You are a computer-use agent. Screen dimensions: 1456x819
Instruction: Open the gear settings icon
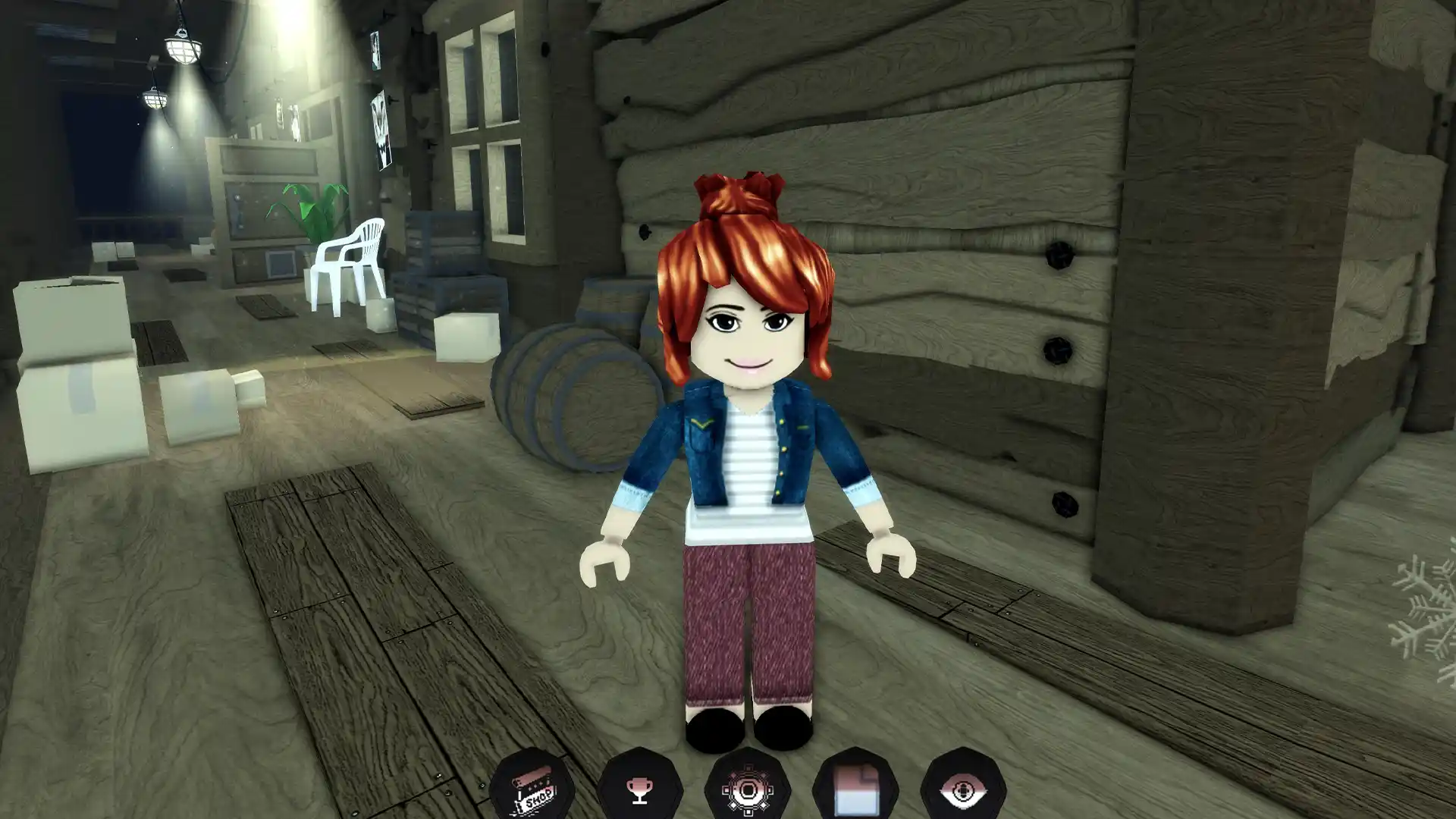(x=748, y=790)
